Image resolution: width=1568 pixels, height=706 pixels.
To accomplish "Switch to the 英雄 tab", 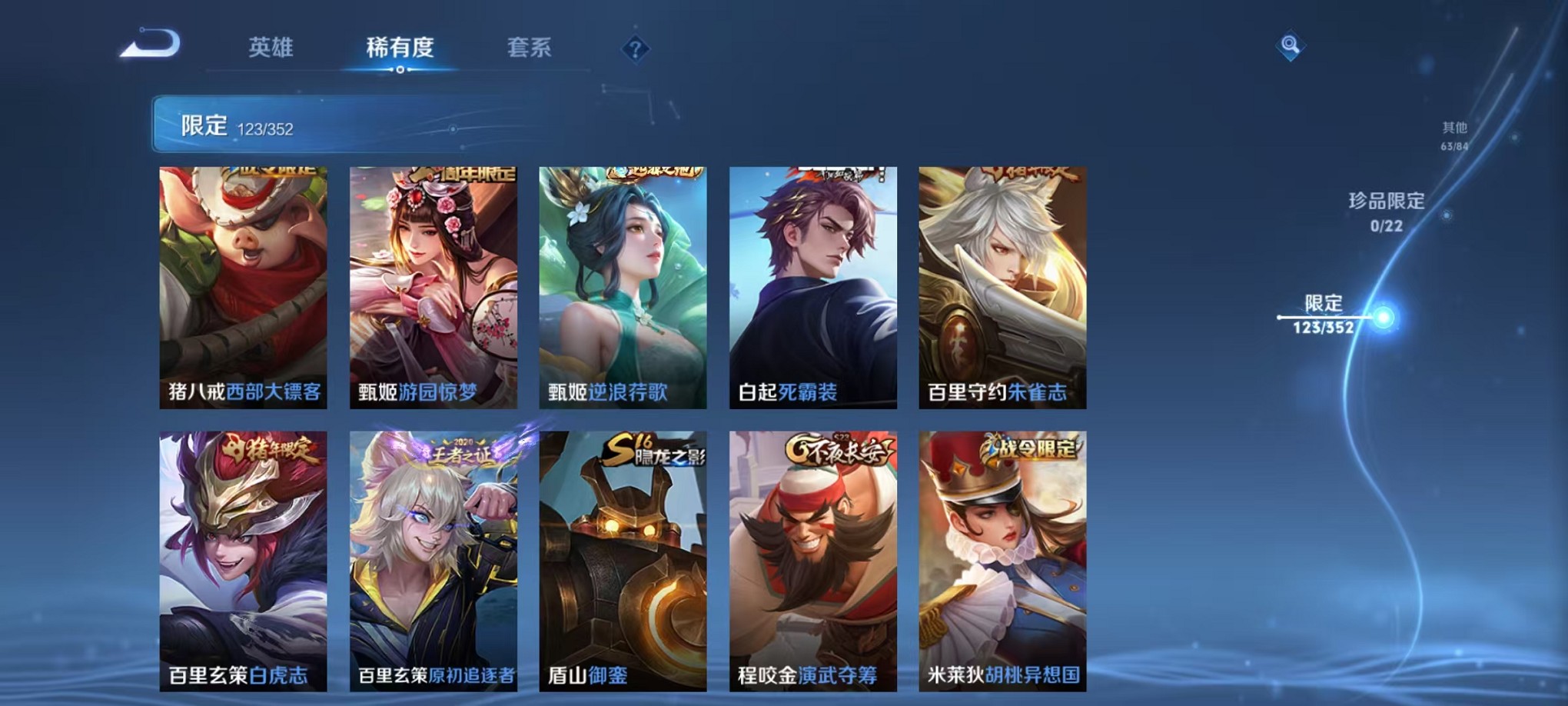I will [x=270, y=48].
